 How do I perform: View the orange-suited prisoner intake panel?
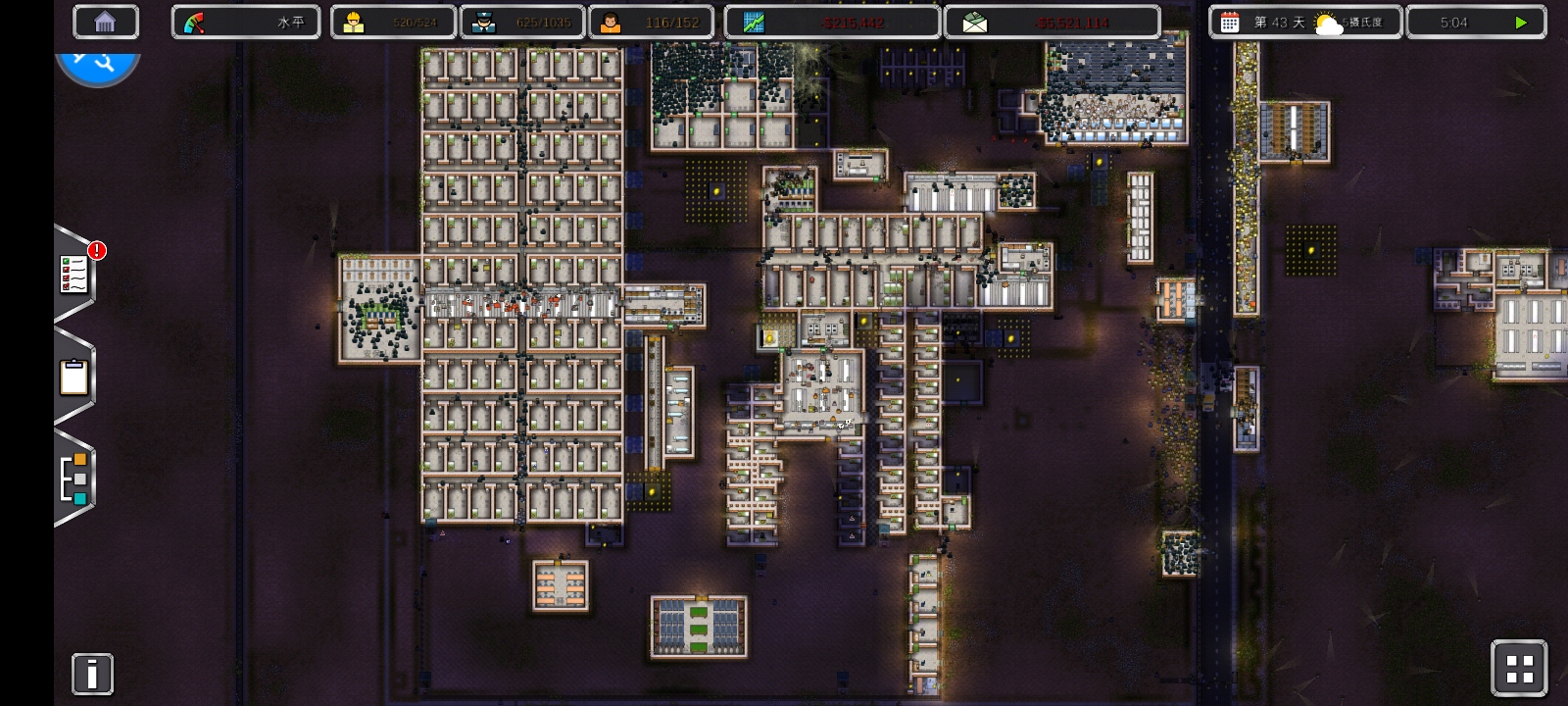tap(651, 22)
